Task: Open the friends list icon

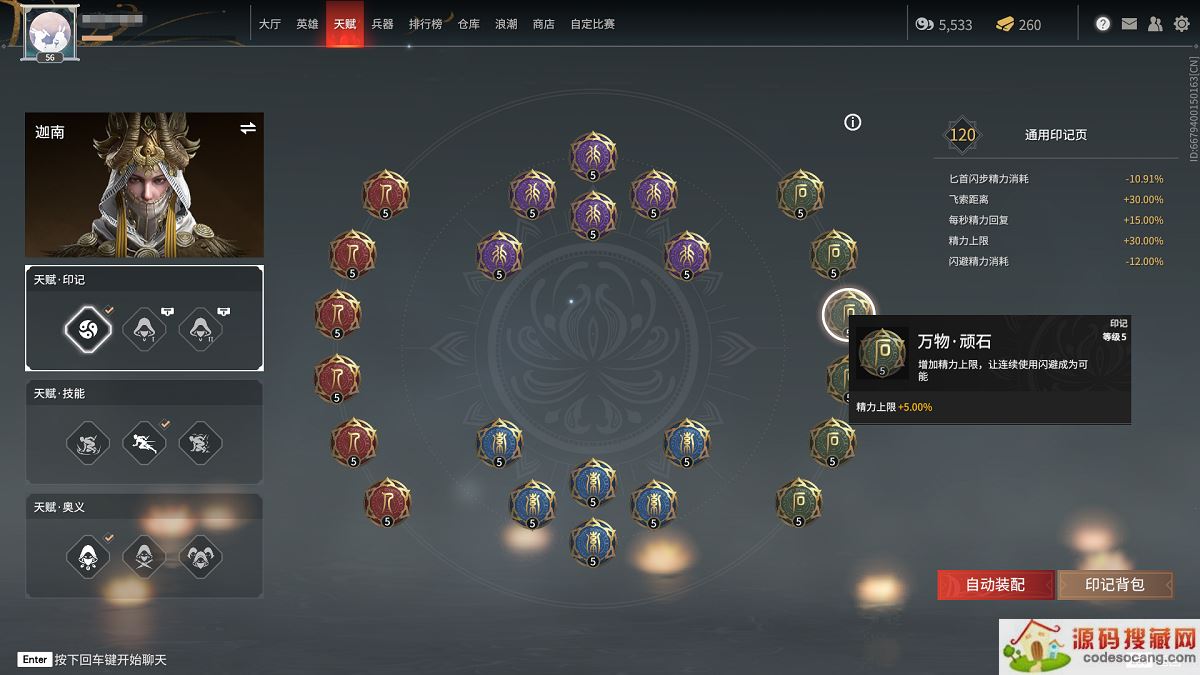Action: click(x=1155, y=24)
